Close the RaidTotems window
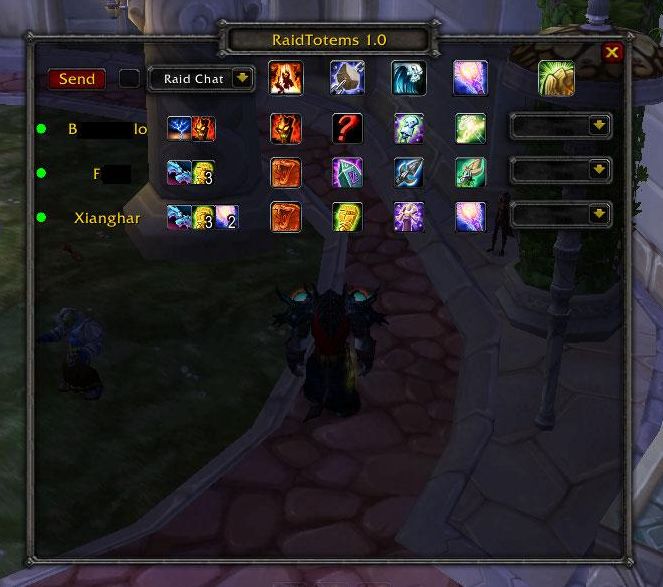Image resolution: width=663 pixels, height=587 pixels. 612,53
